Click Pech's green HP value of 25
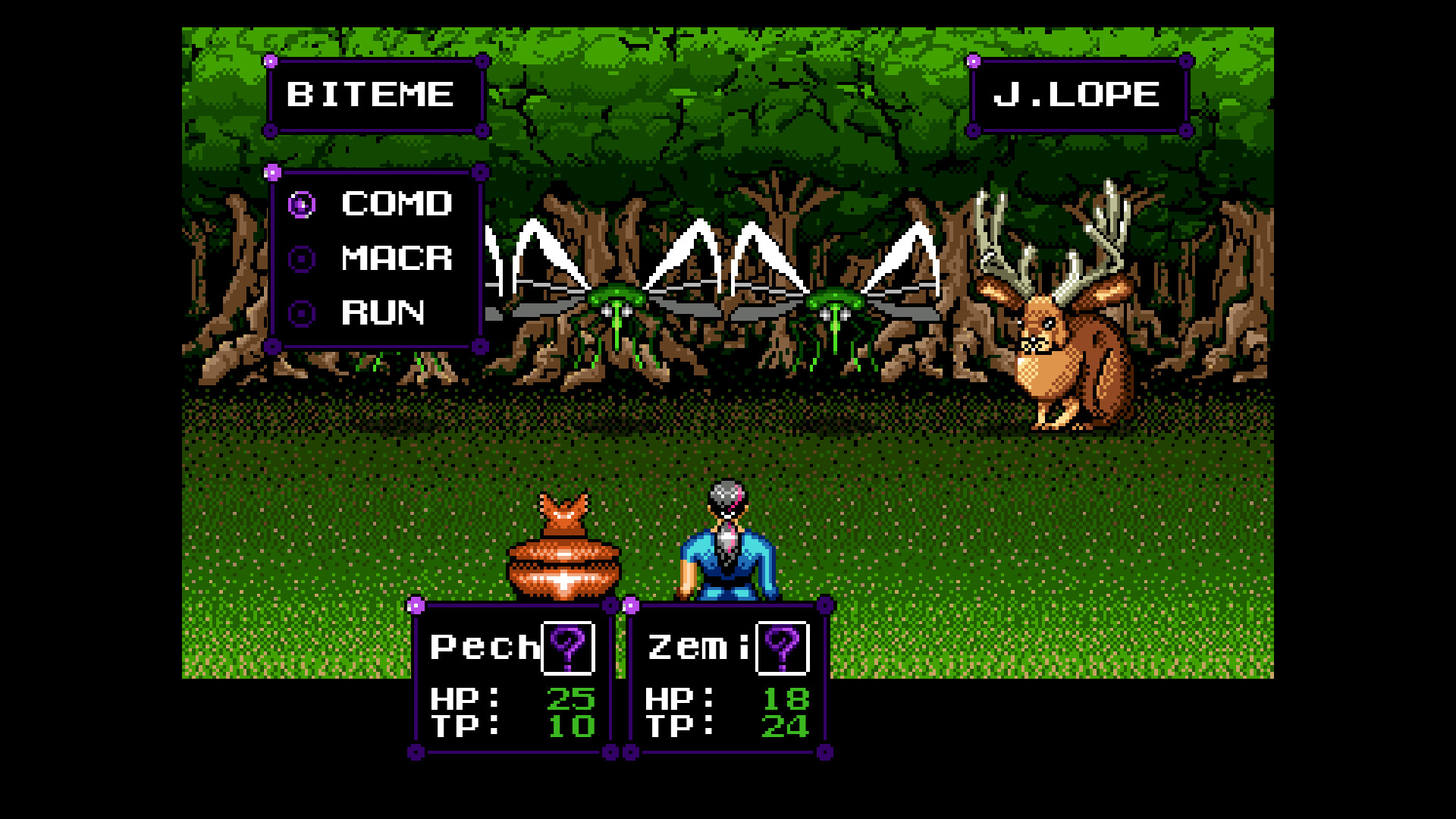This screenshot has width=1456, height=819. pos(570,700)
